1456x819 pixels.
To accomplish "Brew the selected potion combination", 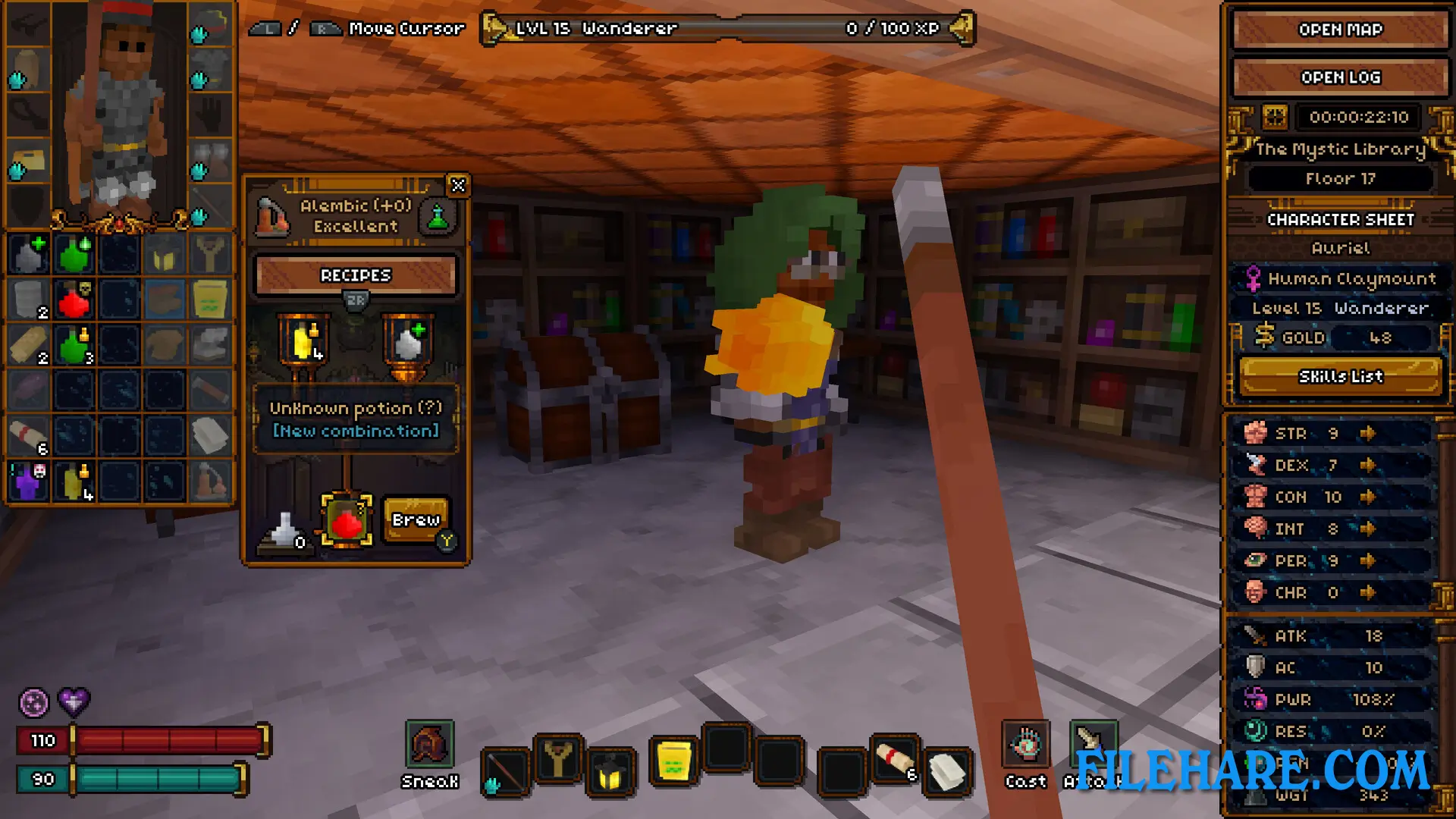I will tap(416, 519).
